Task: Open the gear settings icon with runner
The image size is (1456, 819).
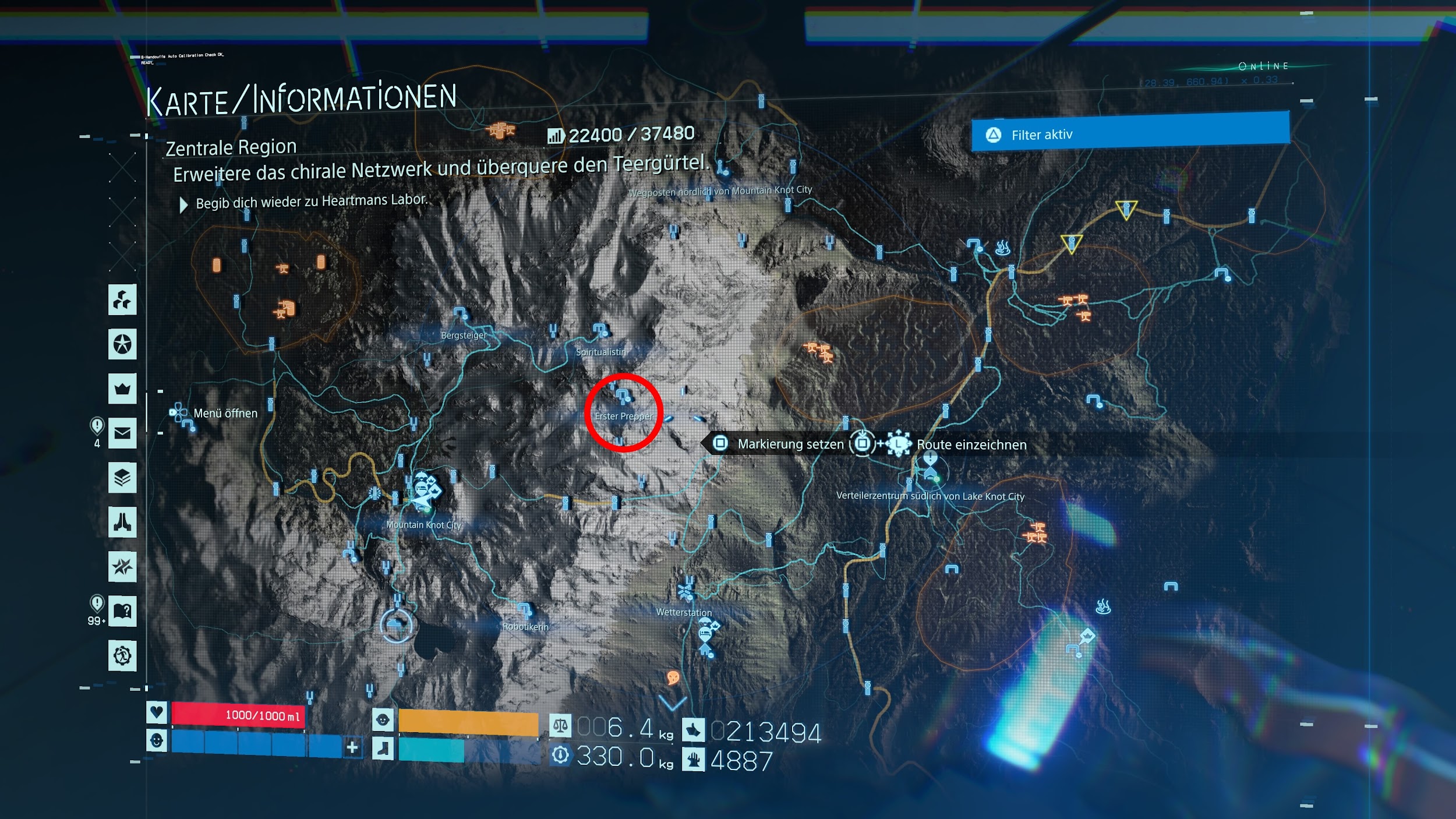Action: [122, 655]
